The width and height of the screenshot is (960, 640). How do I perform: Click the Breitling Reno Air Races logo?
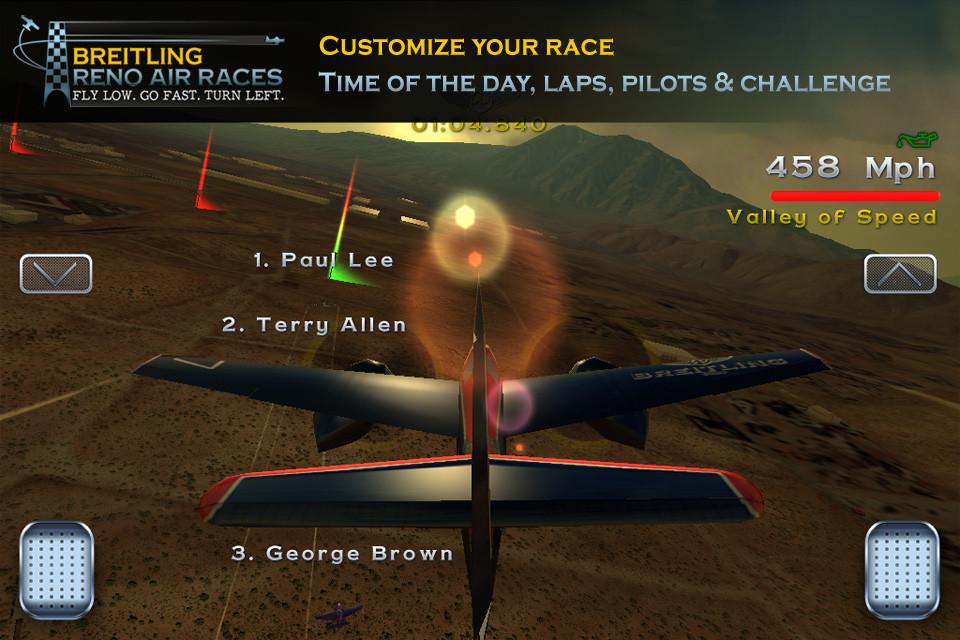tap(150, 62)
